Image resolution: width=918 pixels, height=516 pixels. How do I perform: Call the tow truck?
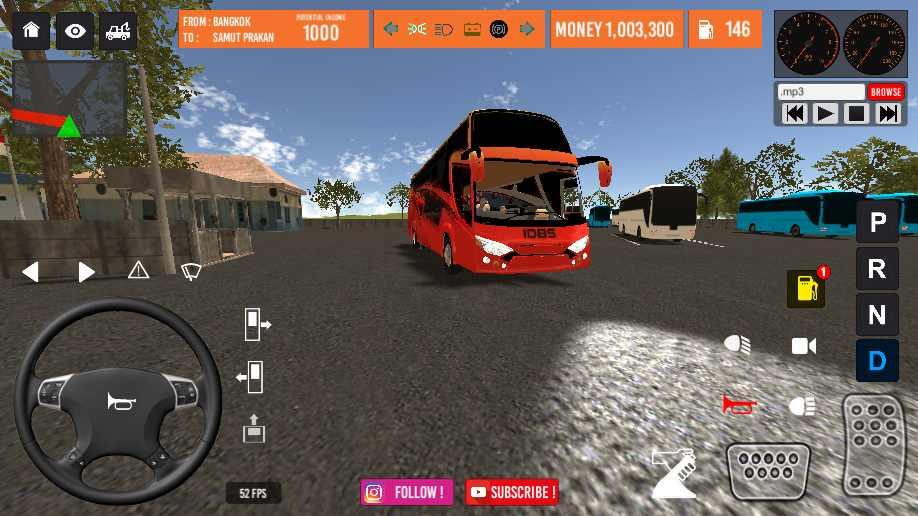pos(118,31)
